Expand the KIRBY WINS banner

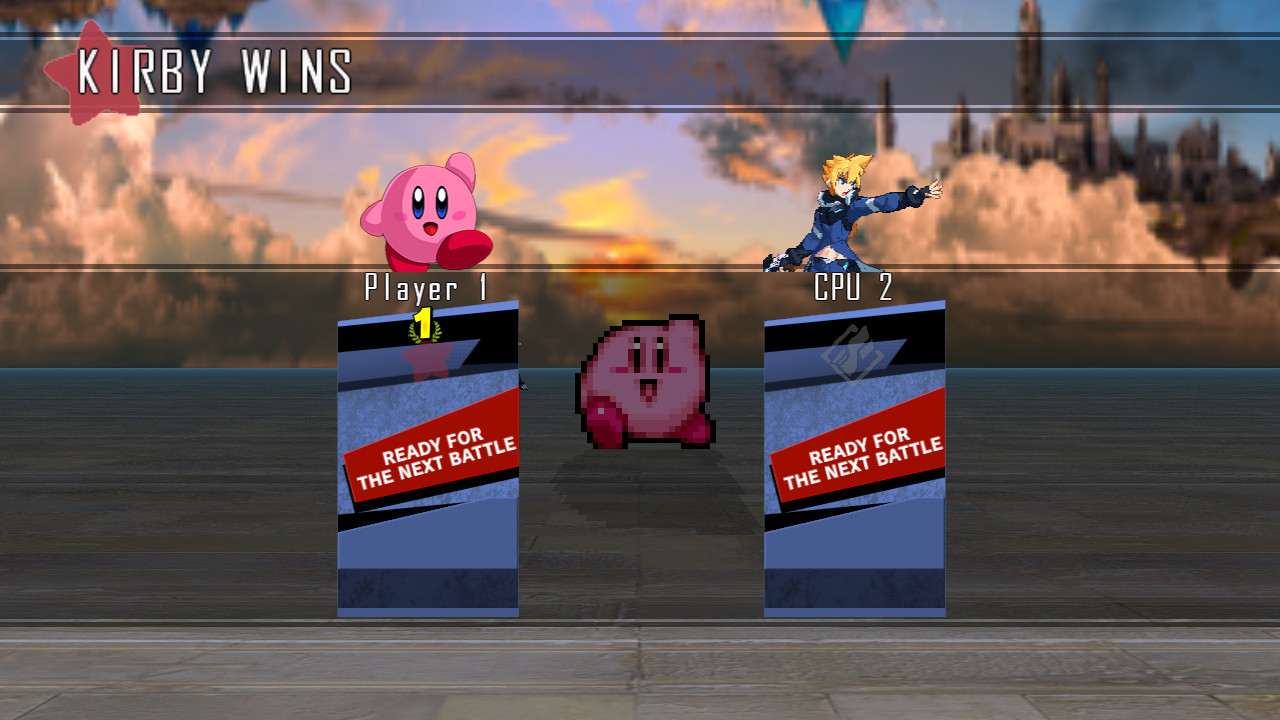coord(215,70)
